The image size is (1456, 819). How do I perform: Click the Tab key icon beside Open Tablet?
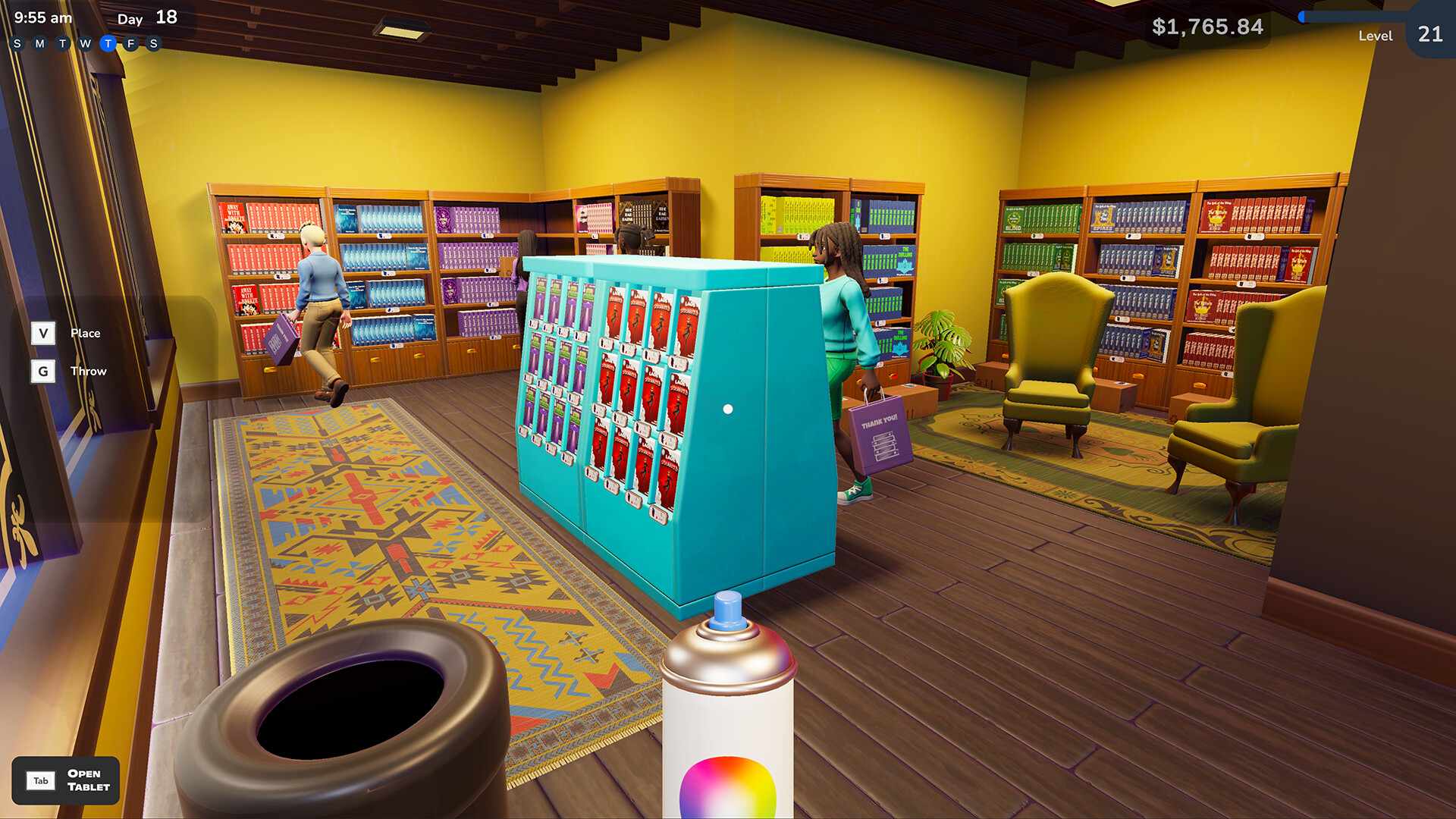point(41,781)
